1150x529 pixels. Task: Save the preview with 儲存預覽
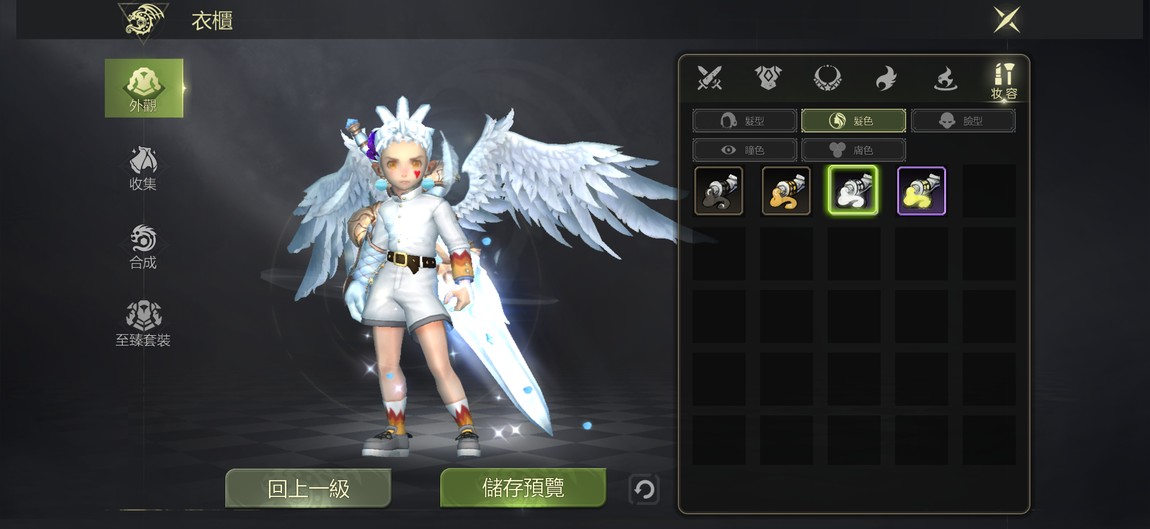523,488
